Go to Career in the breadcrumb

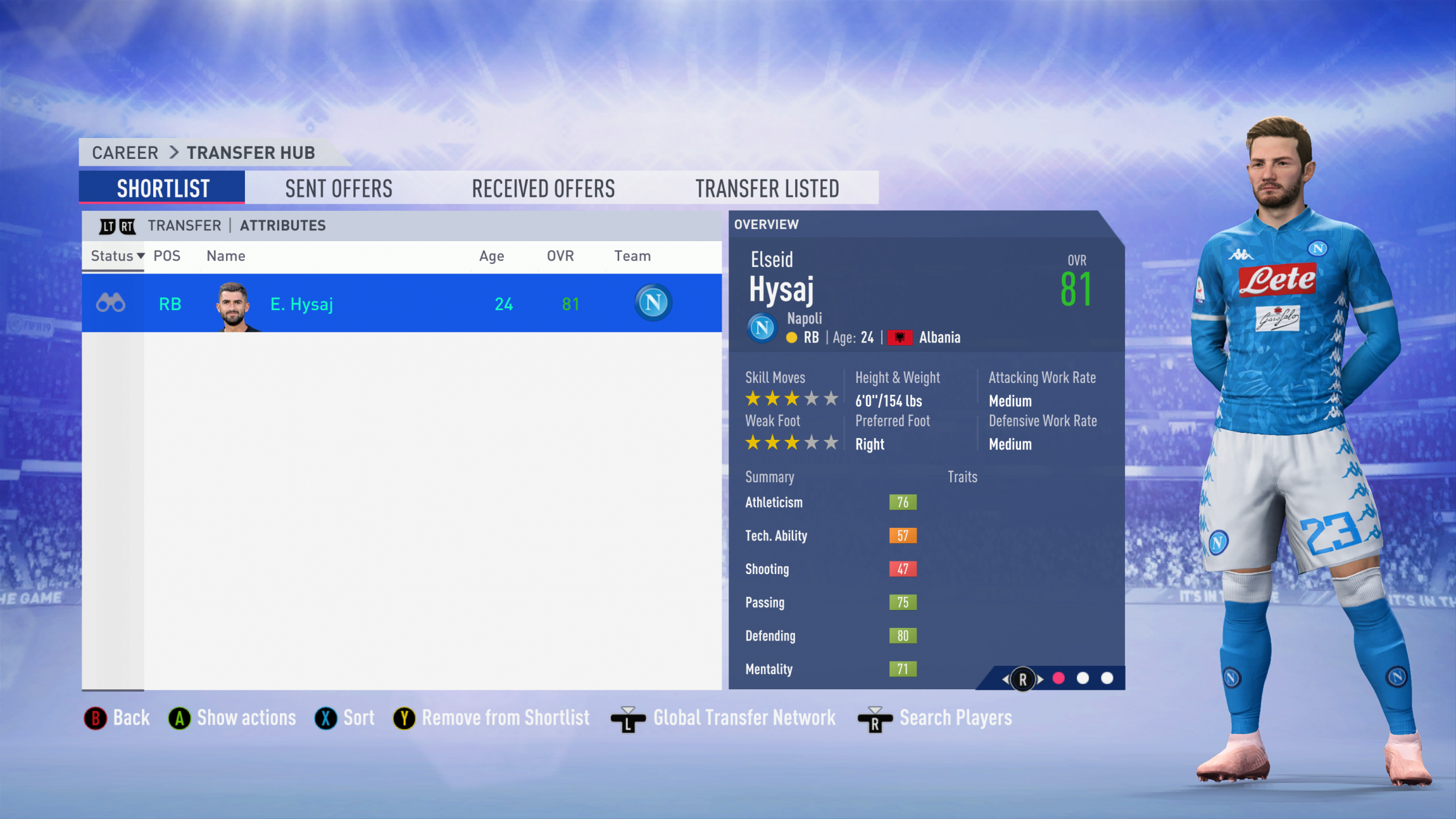125,153
